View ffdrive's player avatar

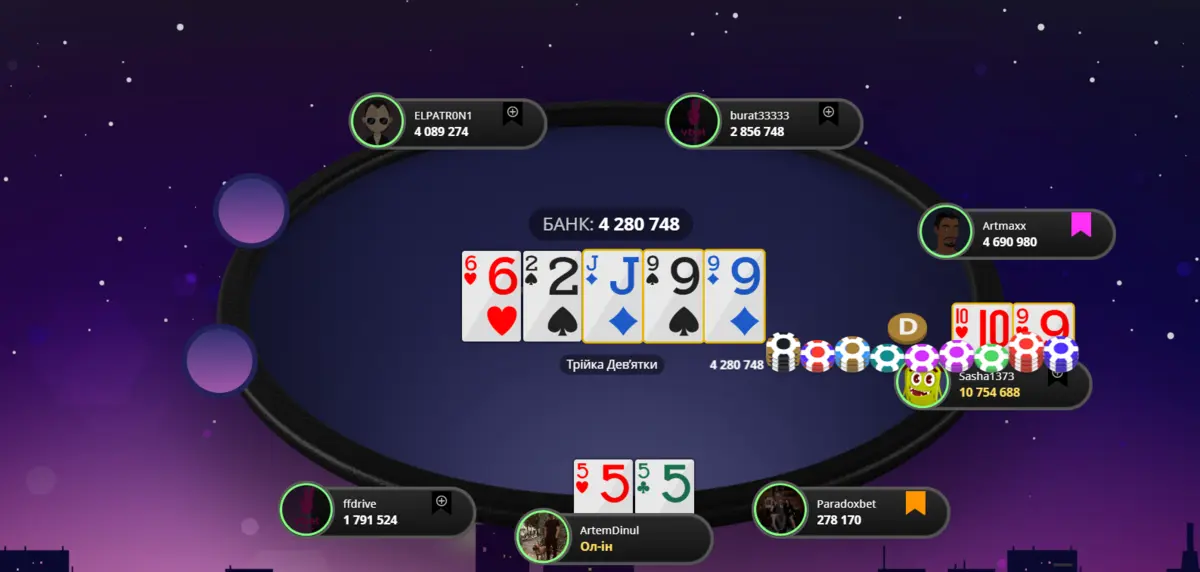[x=306, y=510]
